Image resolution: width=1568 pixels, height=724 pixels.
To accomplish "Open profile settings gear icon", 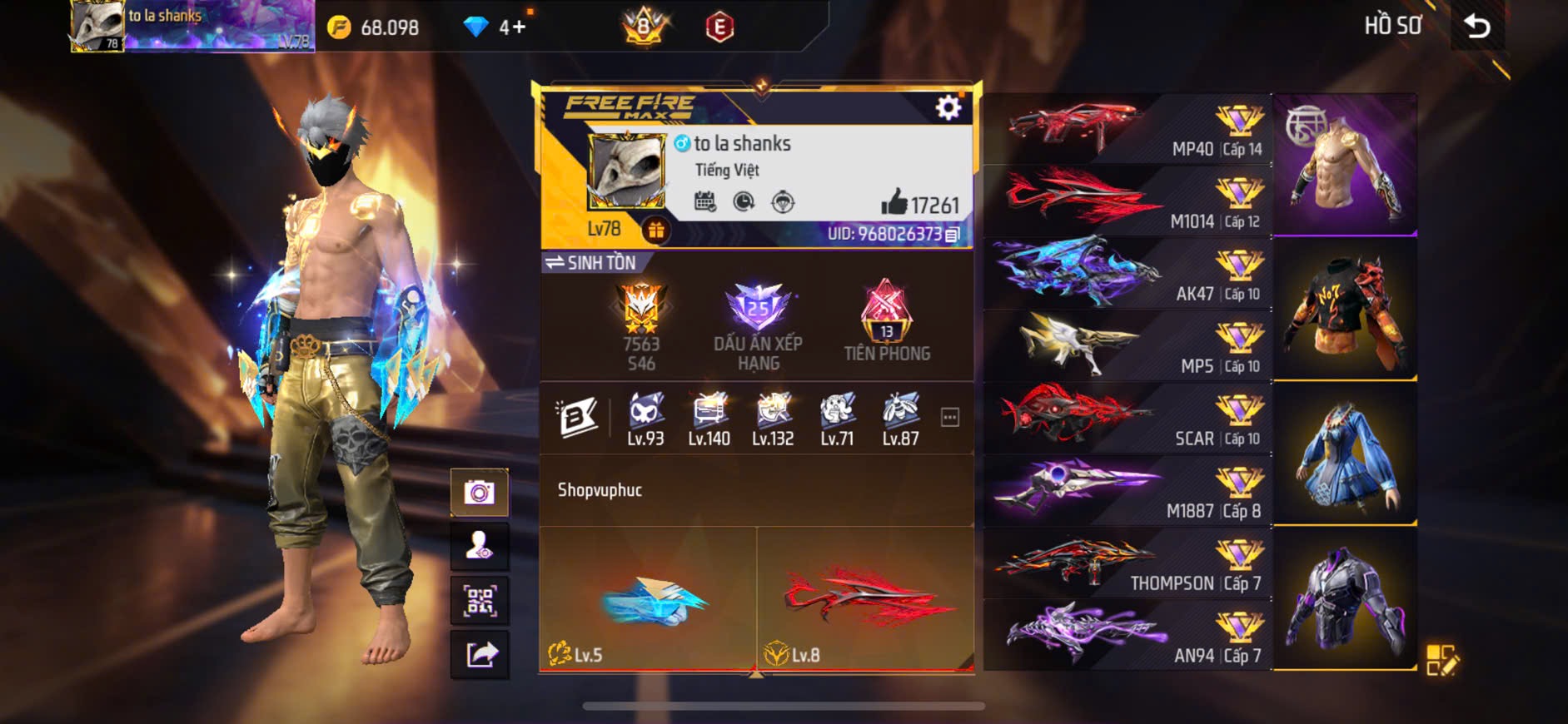I will (x=948, y=107).
